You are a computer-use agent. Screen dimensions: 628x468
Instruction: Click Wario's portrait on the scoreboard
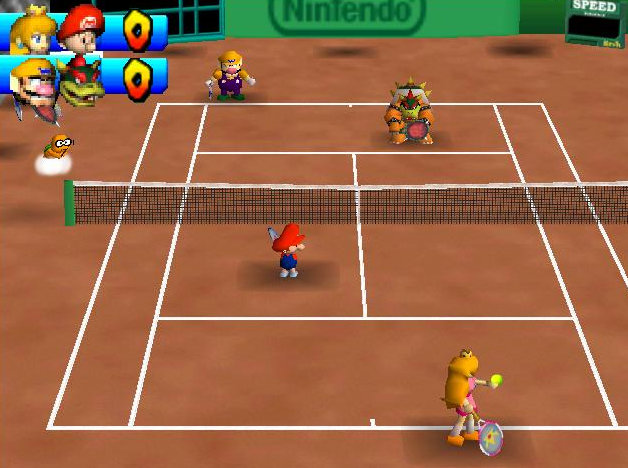point(33,82)
